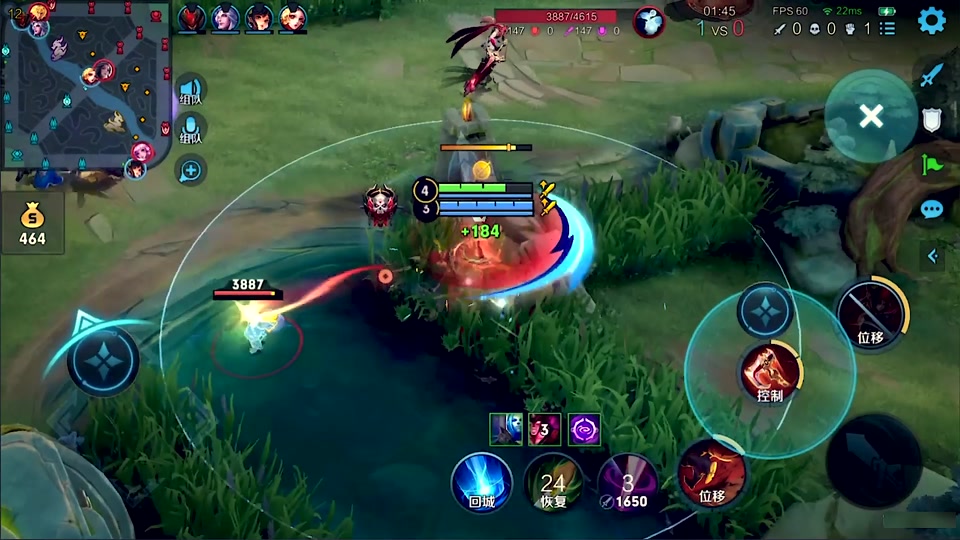This screenshot has height=540, width=960.
Task: Tap the four-point star skill button beside 控制
Action: click(x=765, y=311)
